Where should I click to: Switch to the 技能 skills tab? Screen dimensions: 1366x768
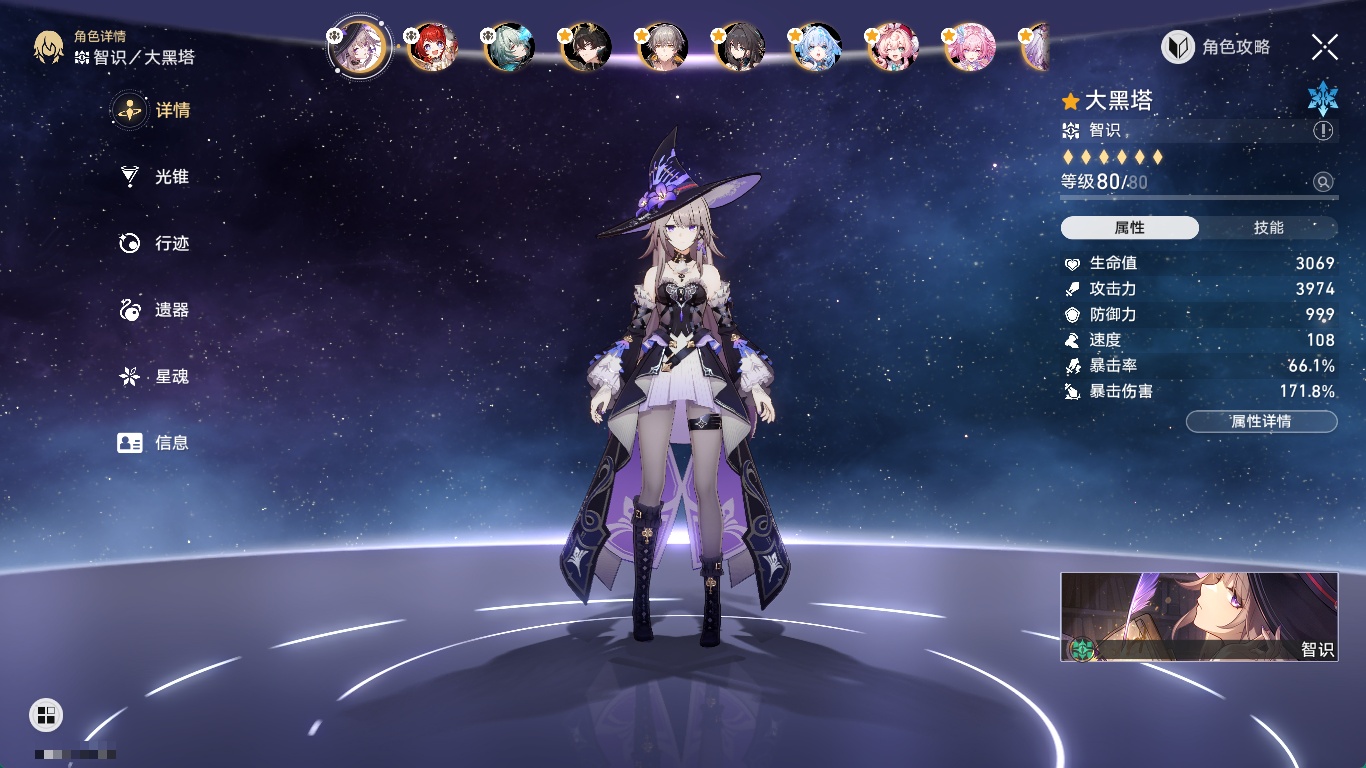1268,228
